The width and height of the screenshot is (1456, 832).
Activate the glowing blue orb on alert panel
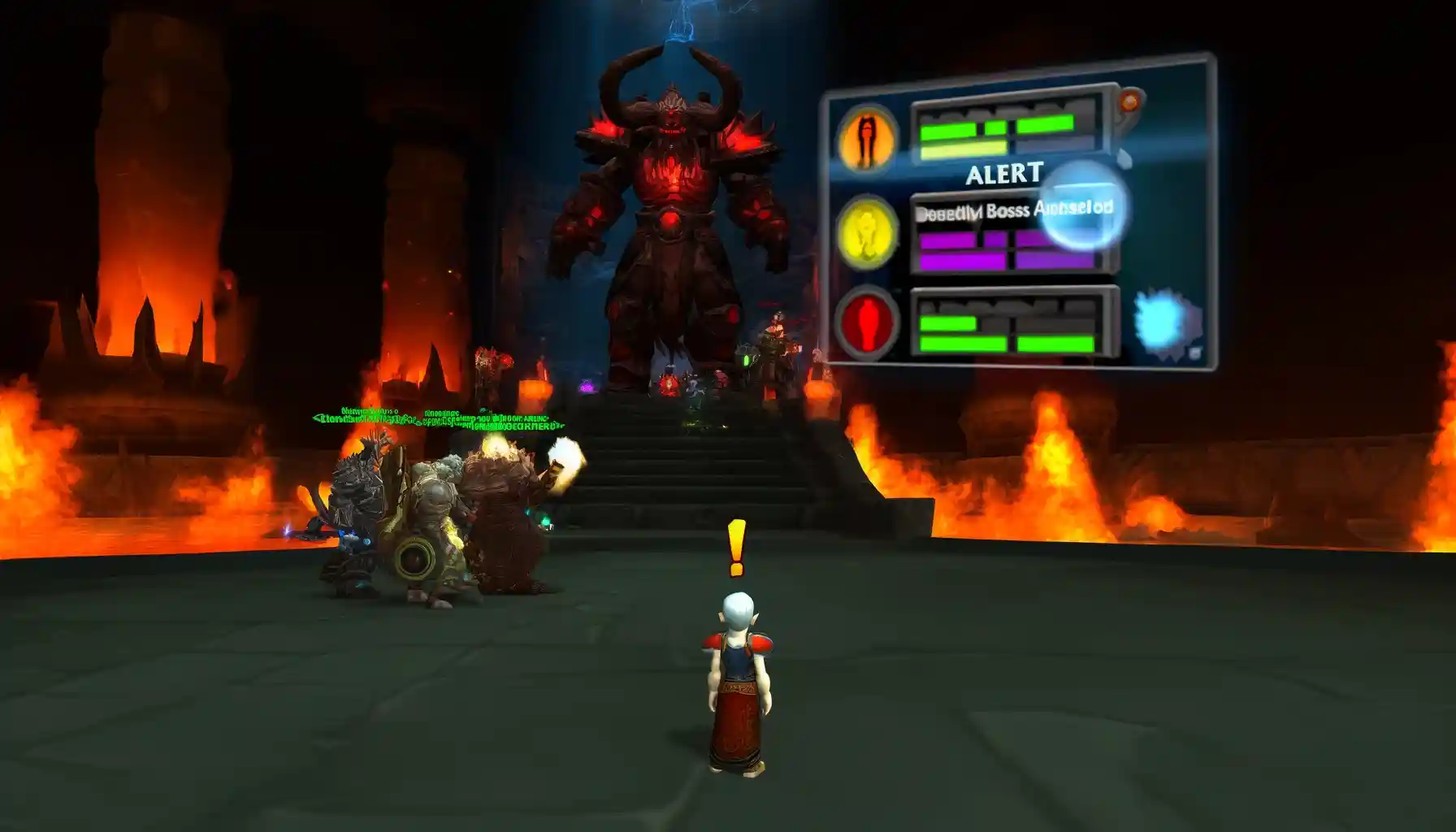[x=1081, y=206]
